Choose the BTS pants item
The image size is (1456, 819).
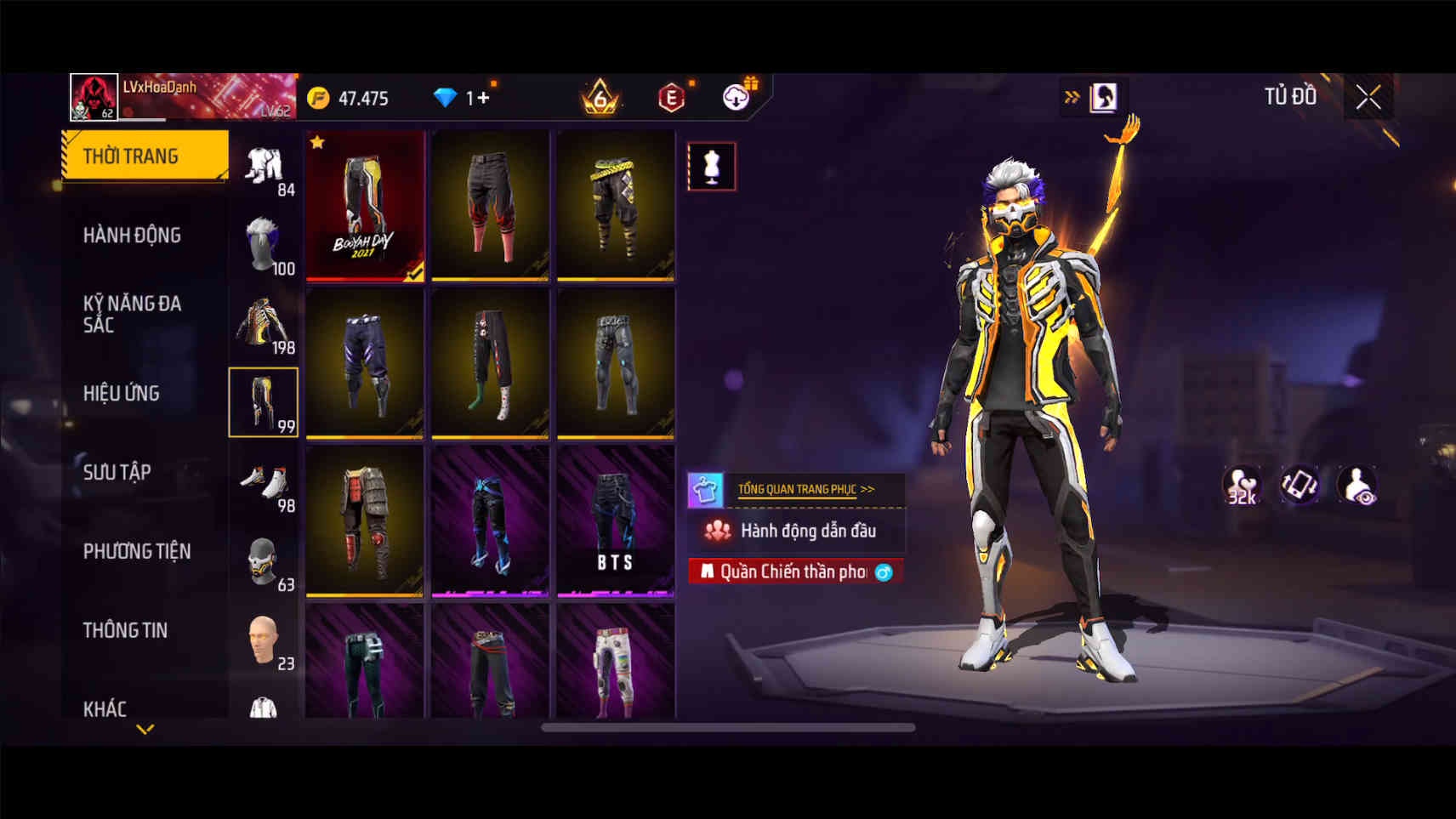pyautogui.click(x=615, y=521)
